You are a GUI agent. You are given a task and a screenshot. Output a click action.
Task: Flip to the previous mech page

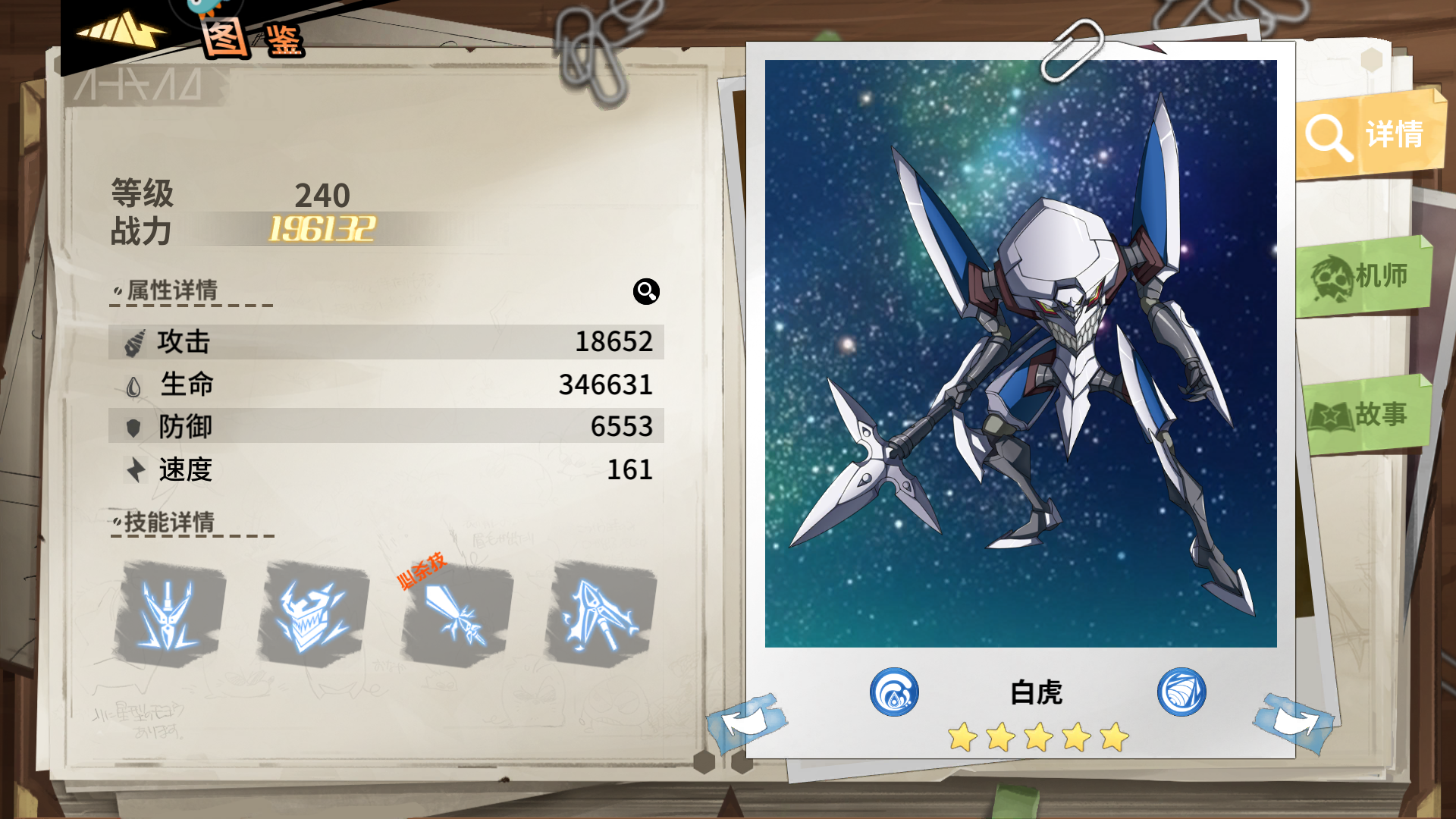point(747,720)
